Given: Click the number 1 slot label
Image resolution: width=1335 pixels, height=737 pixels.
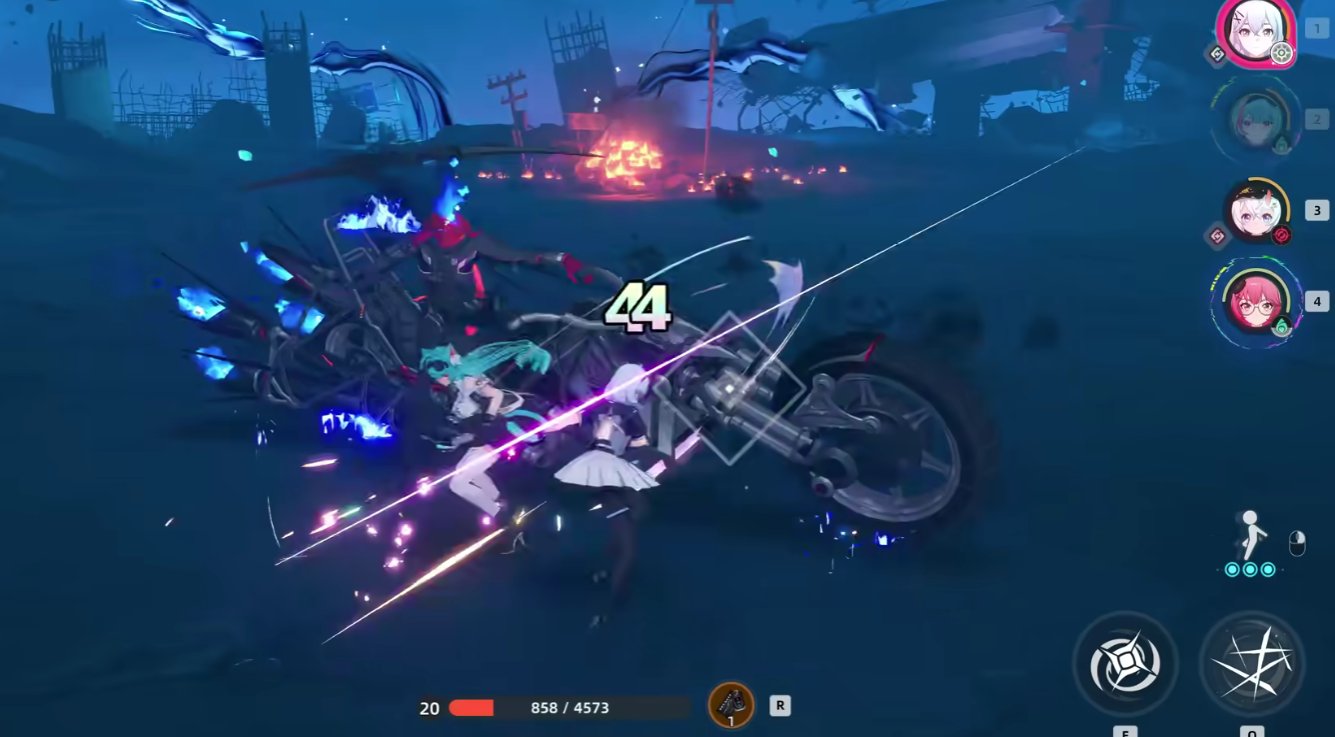Looking at the screenshot, I should [1316, 28].
